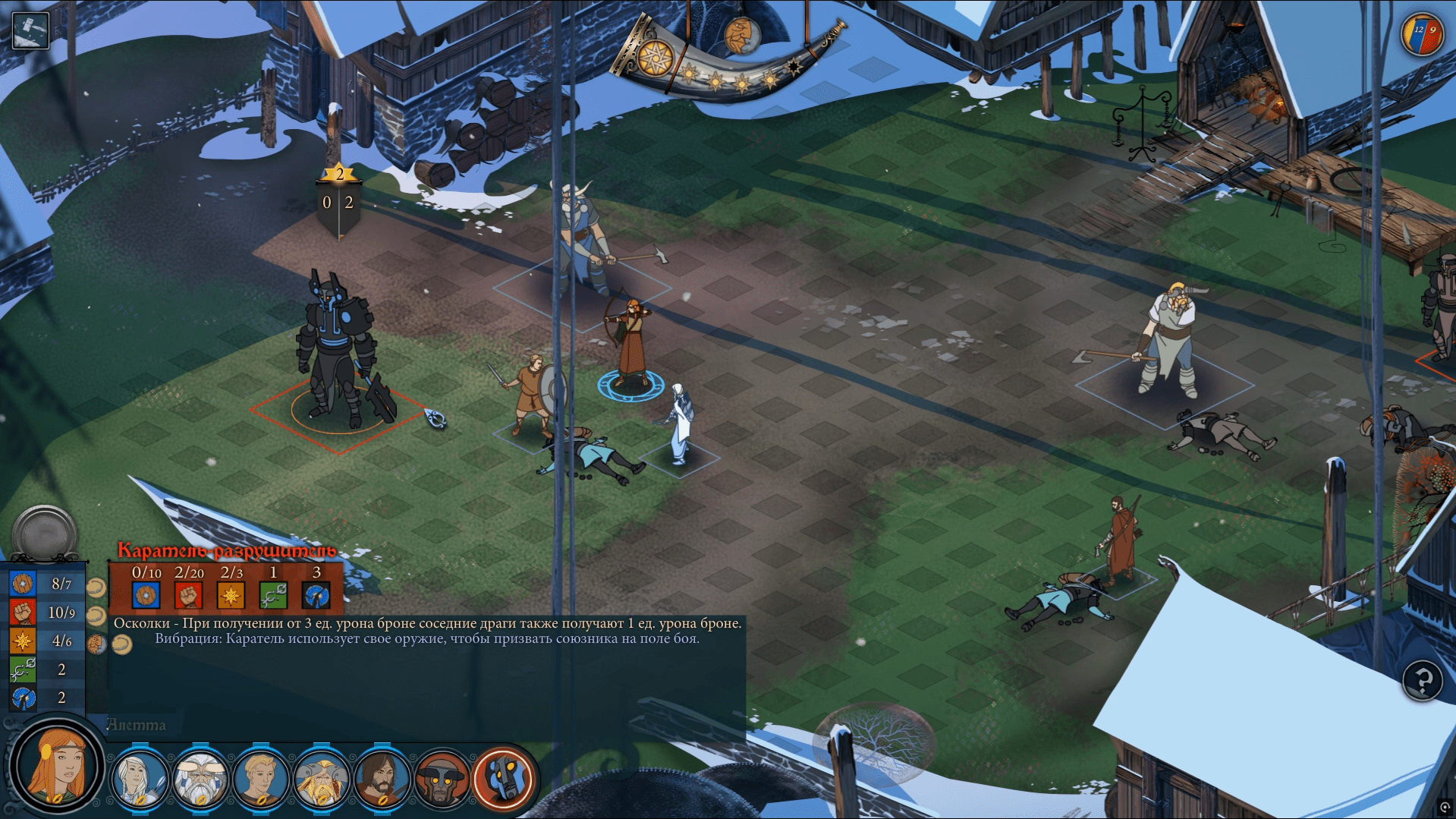Select the wide-helmeted dredge turn portrait
Screen dimensions: 1456x819
tap(442, 779)
